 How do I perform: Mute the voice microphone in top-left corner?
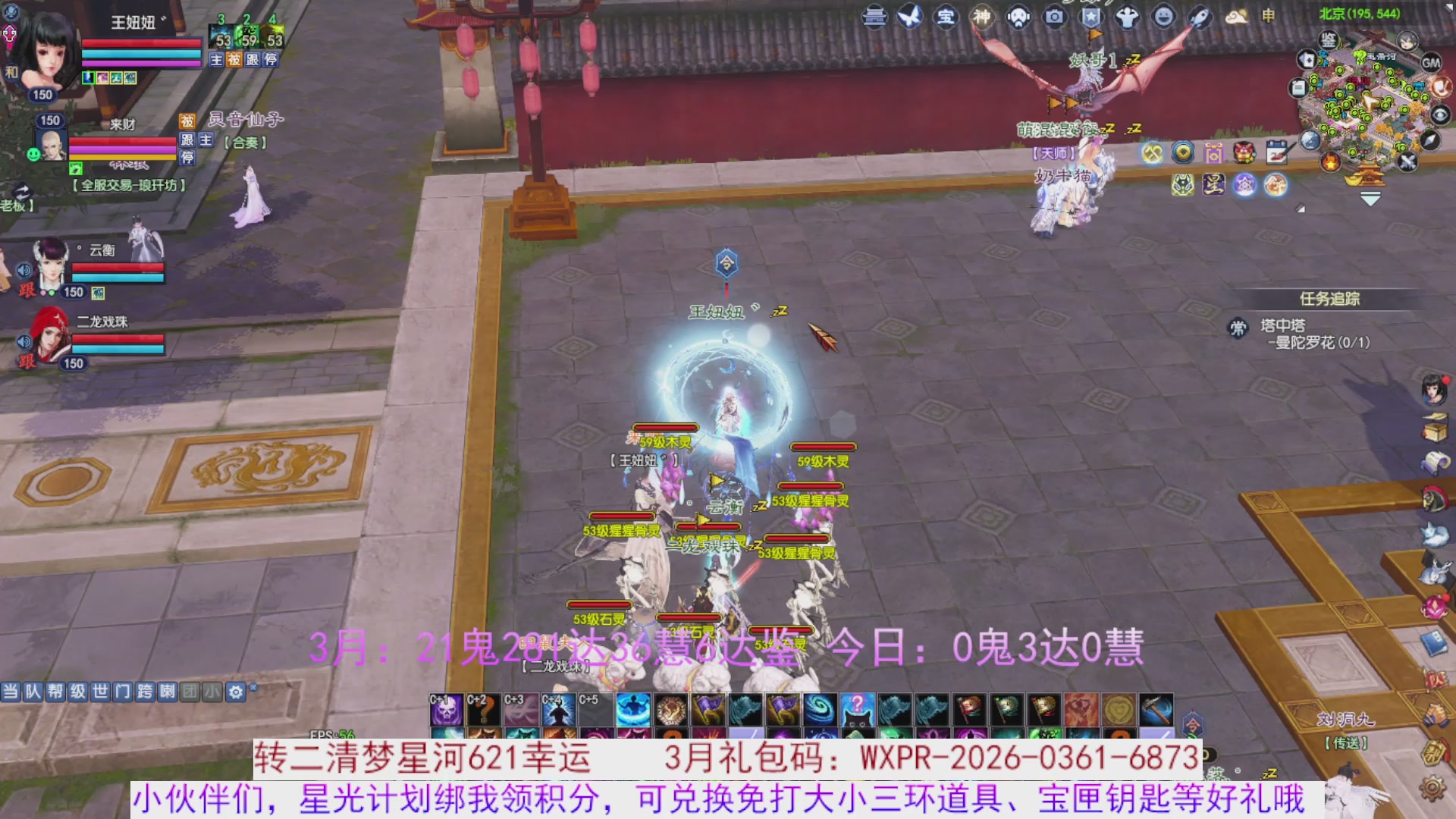(x=9, y=11)
